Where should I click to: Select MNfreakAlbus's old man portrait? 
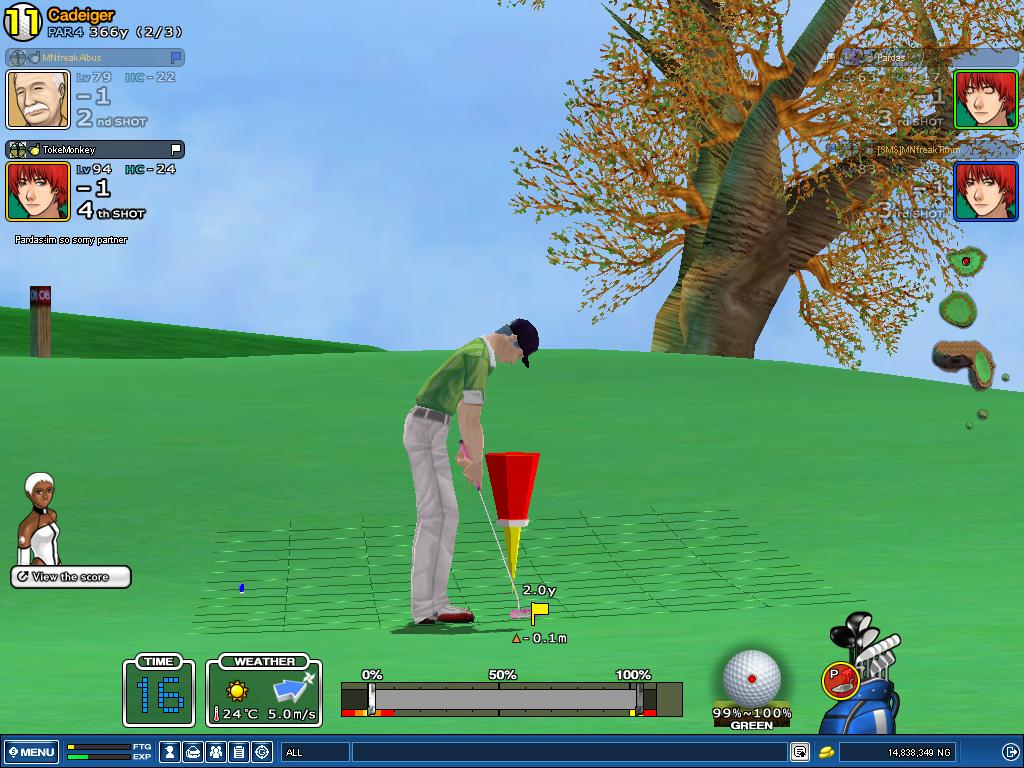tap(38, 99)
